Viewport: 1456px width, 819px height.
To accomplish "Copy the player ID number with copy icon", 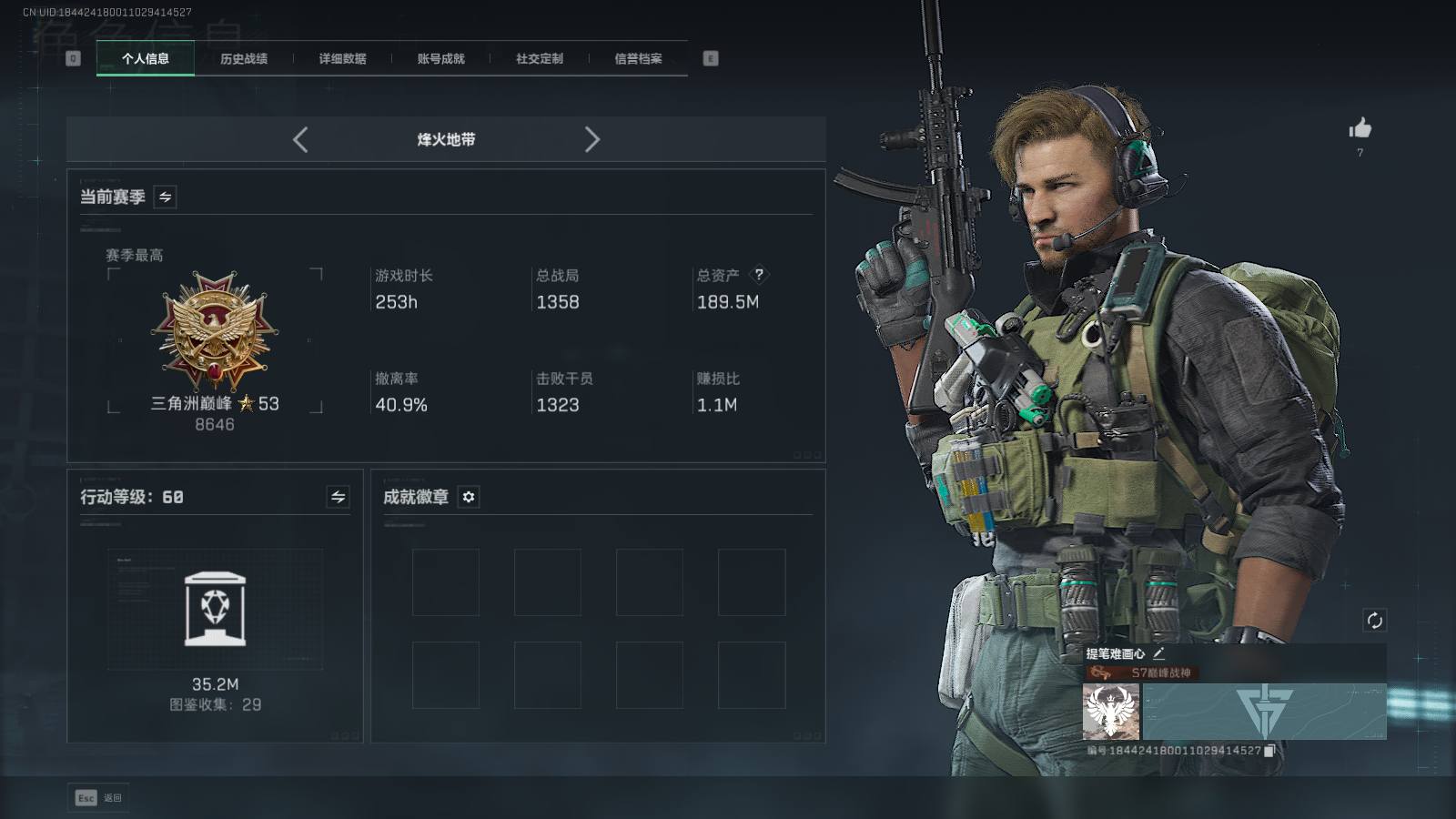I will 1269,751.
